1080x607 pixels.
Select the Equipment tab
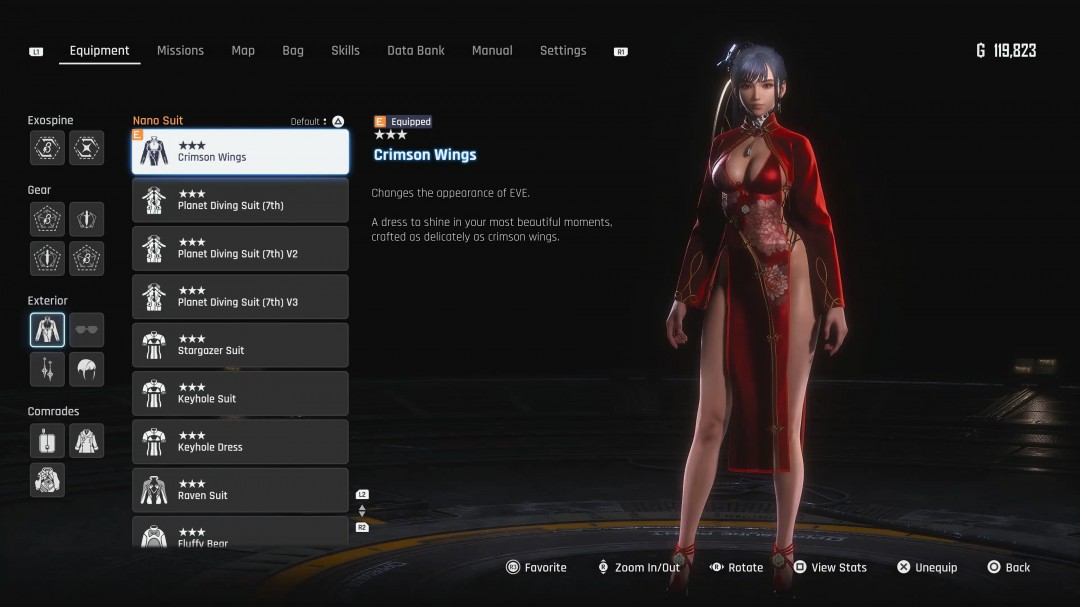point(99,51)
